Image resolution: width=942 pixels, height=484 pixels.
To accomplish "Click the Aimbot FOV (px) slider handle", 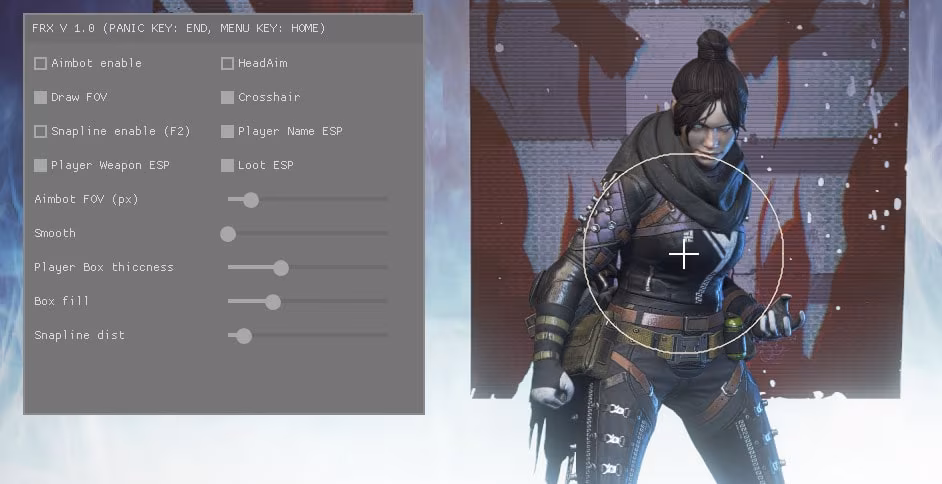I will pyautogui.click(x=251, y=200).
